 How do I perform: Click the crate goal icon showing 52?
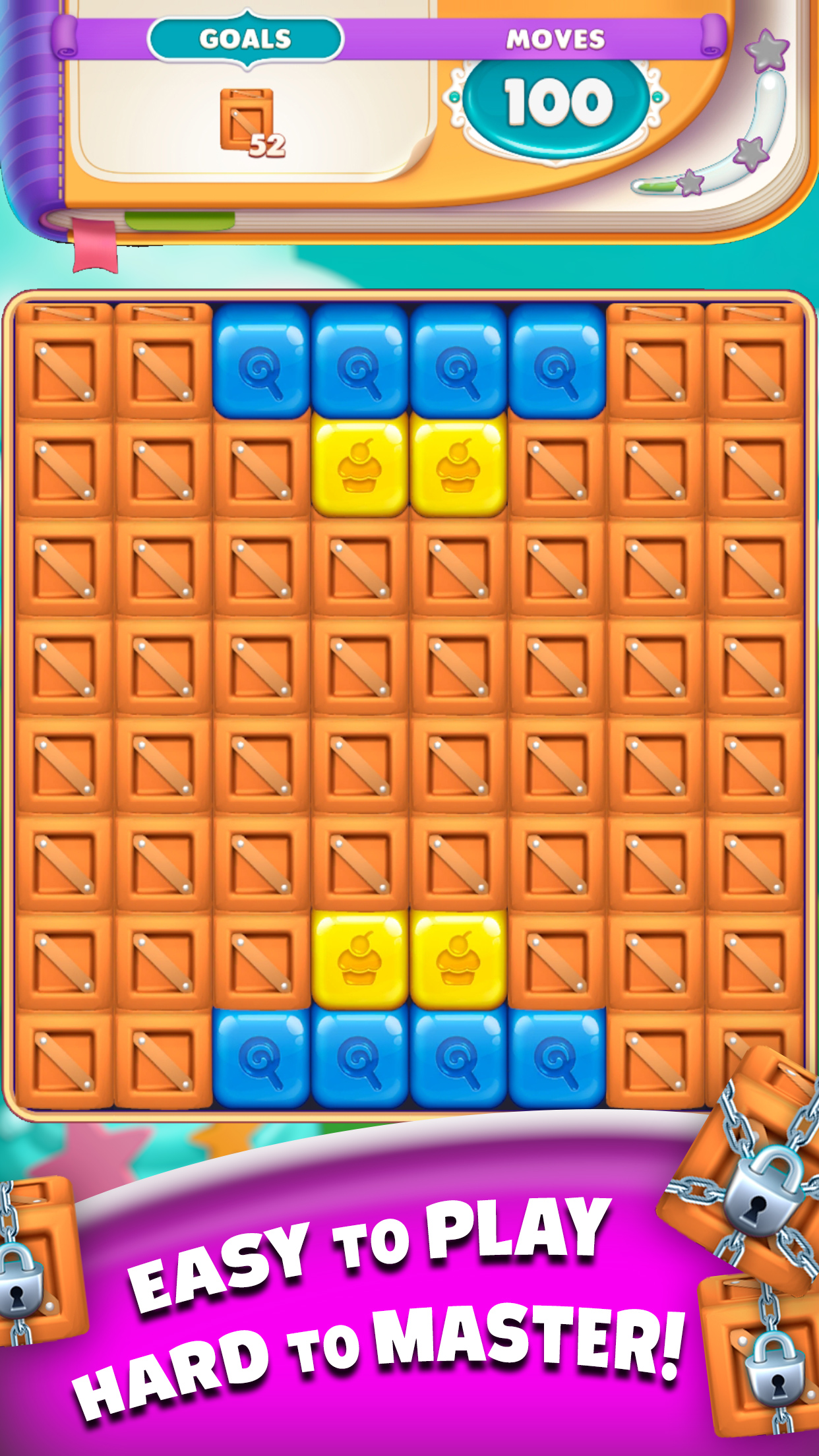251,122
